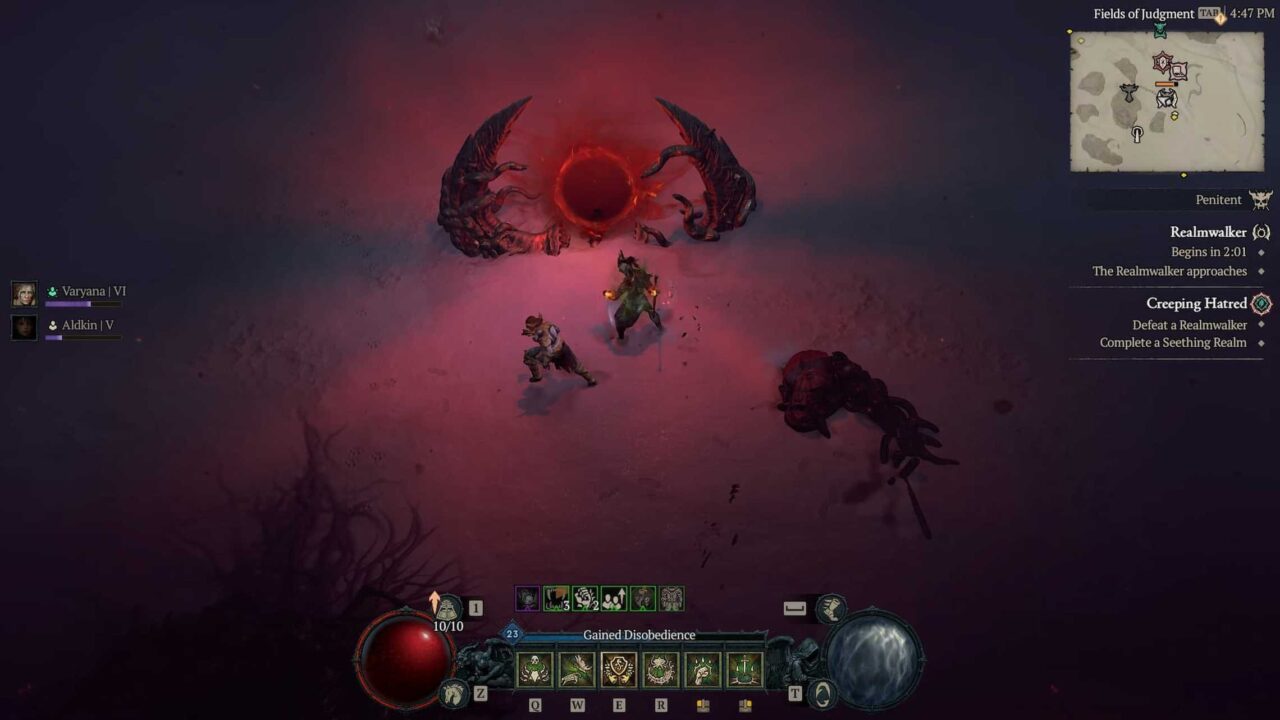The height and width of the screenshot is (720, 1280).
Task: Click the Creeping Hatred seasonal emblem
Action: [x=1263, y=303]
